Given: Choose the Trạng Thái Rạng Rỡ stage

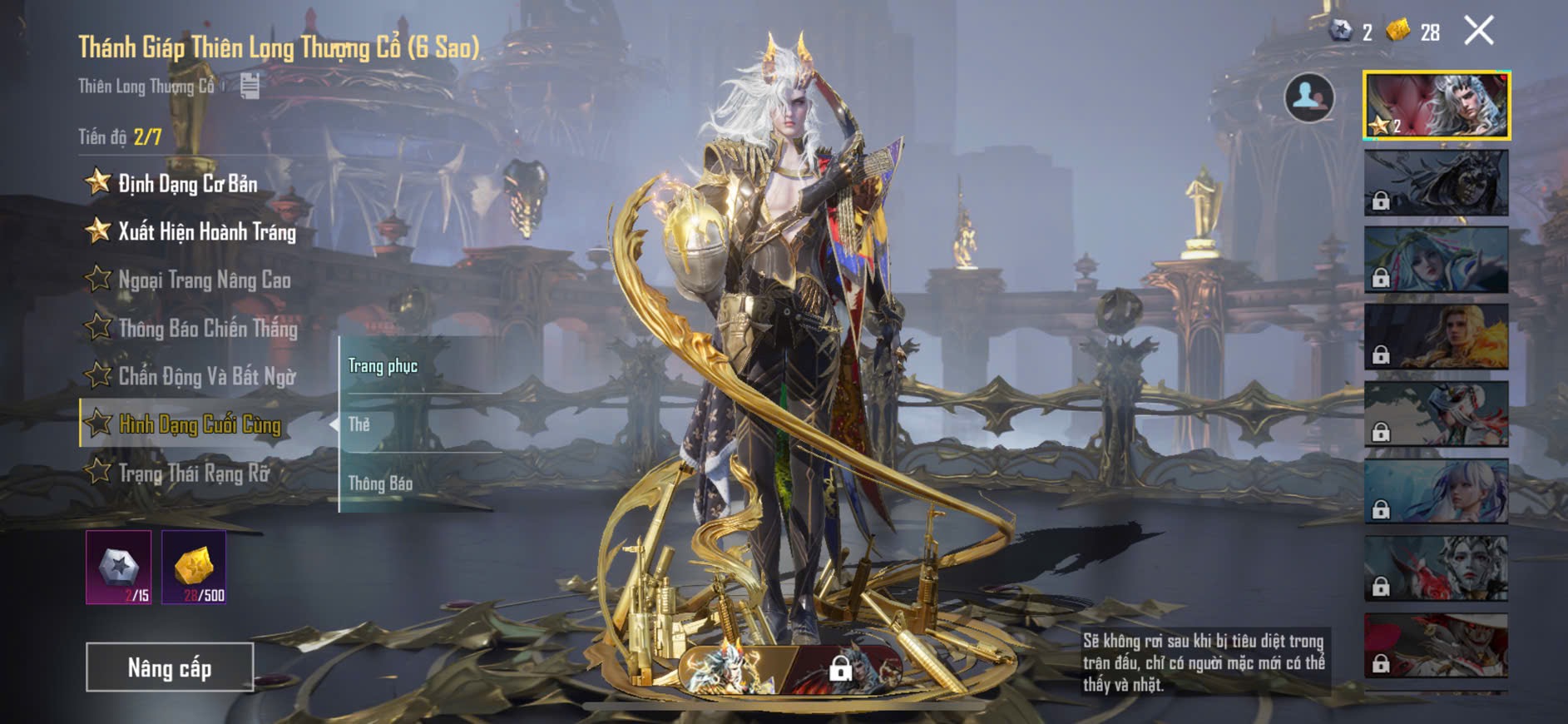Looking at the screenshot, I should 194,474.
